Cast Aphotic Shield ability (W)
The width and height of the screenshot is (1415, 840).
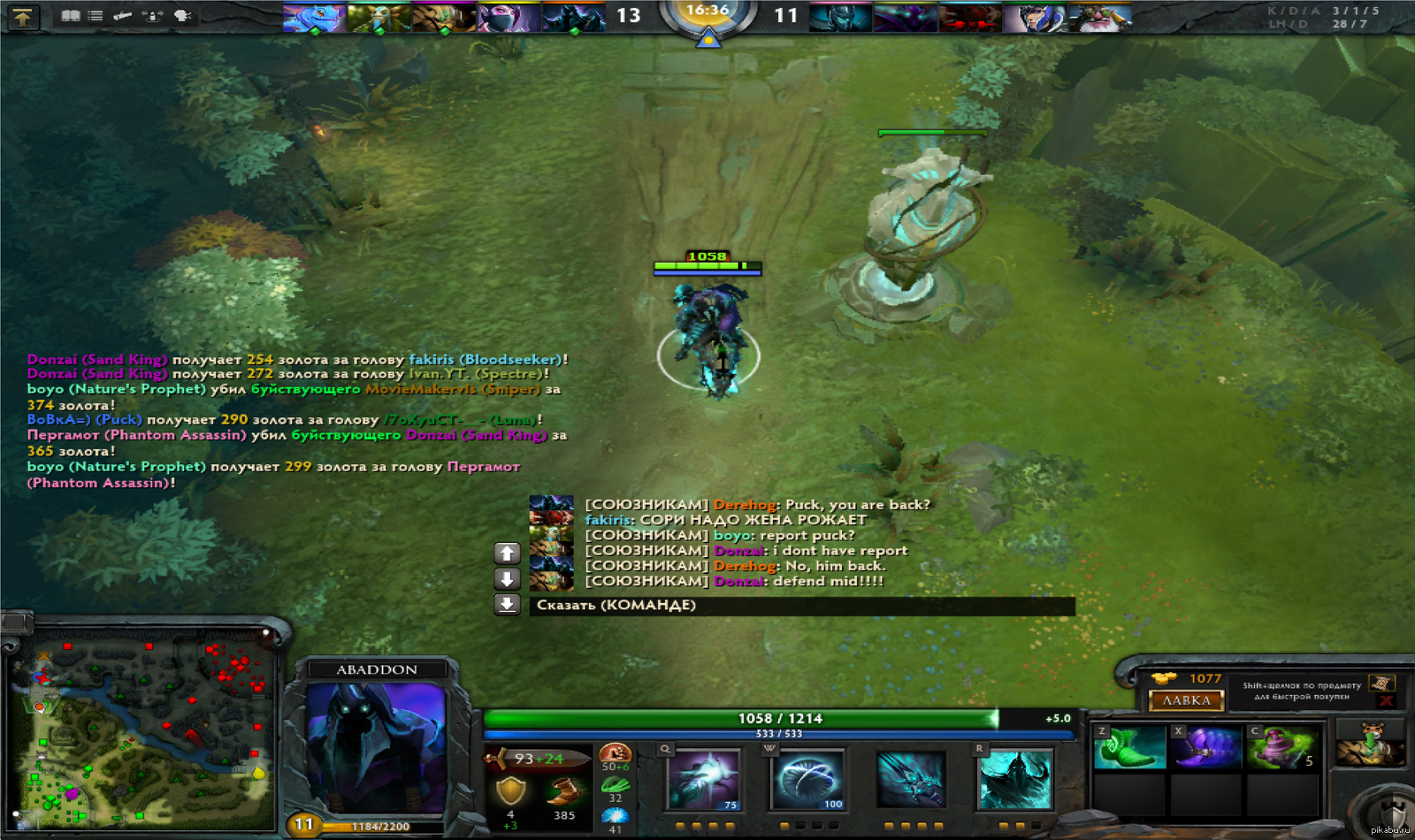click(x=807, y=779)
